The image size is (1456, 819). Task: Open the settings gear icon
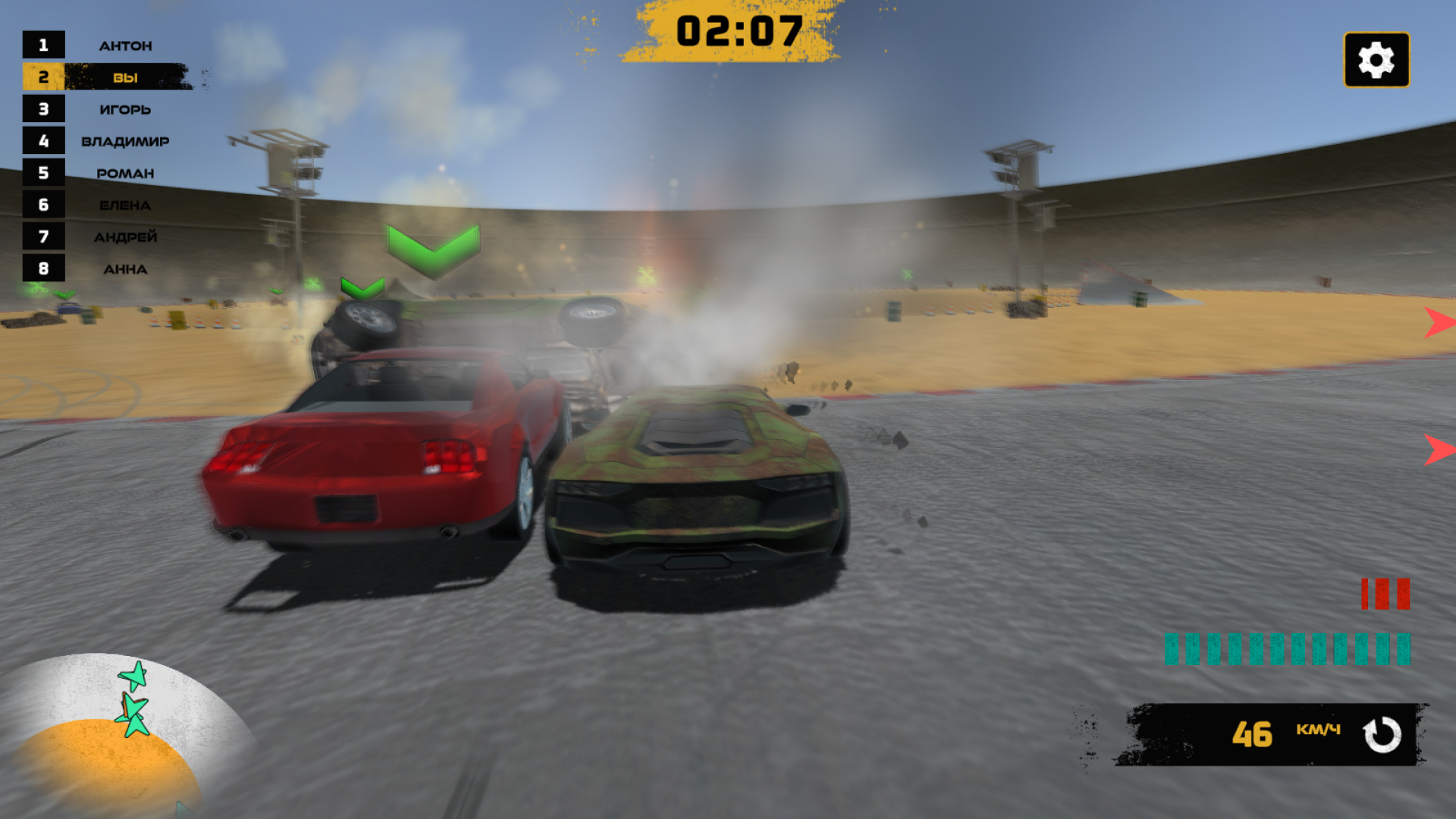(x=1375, y=61)
